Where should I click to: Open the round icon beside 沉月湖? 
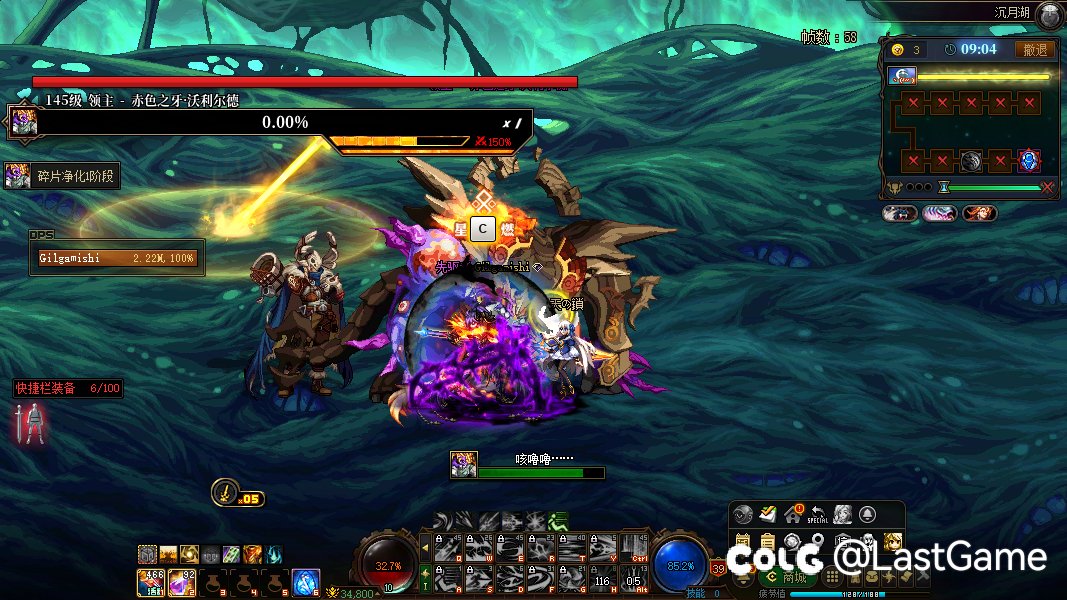coord(1048,15)
